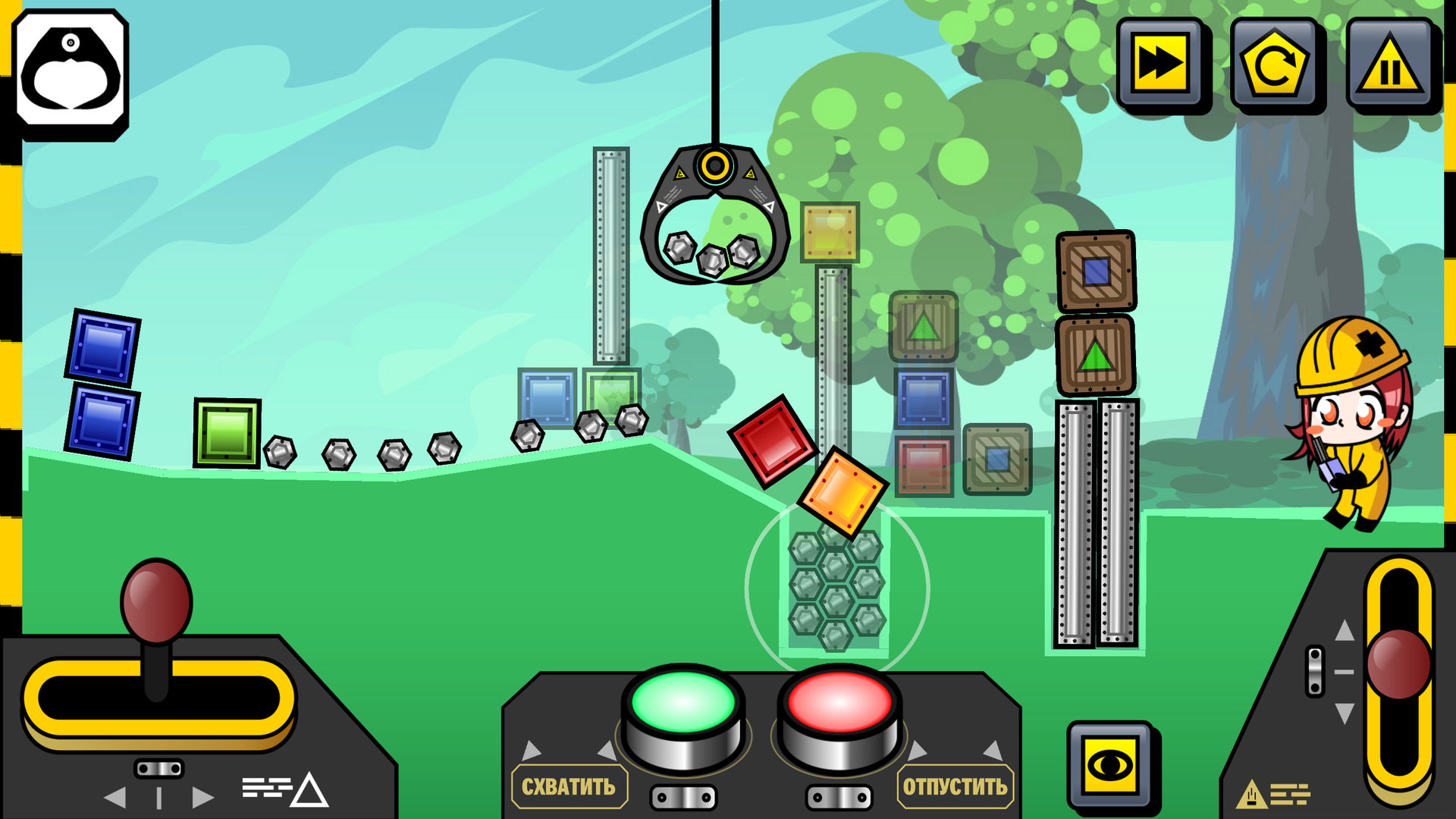Click the left arrow icon below the joystick
Image resolution: width=1456 pixels, height=819 pixels.
[115, 796]
